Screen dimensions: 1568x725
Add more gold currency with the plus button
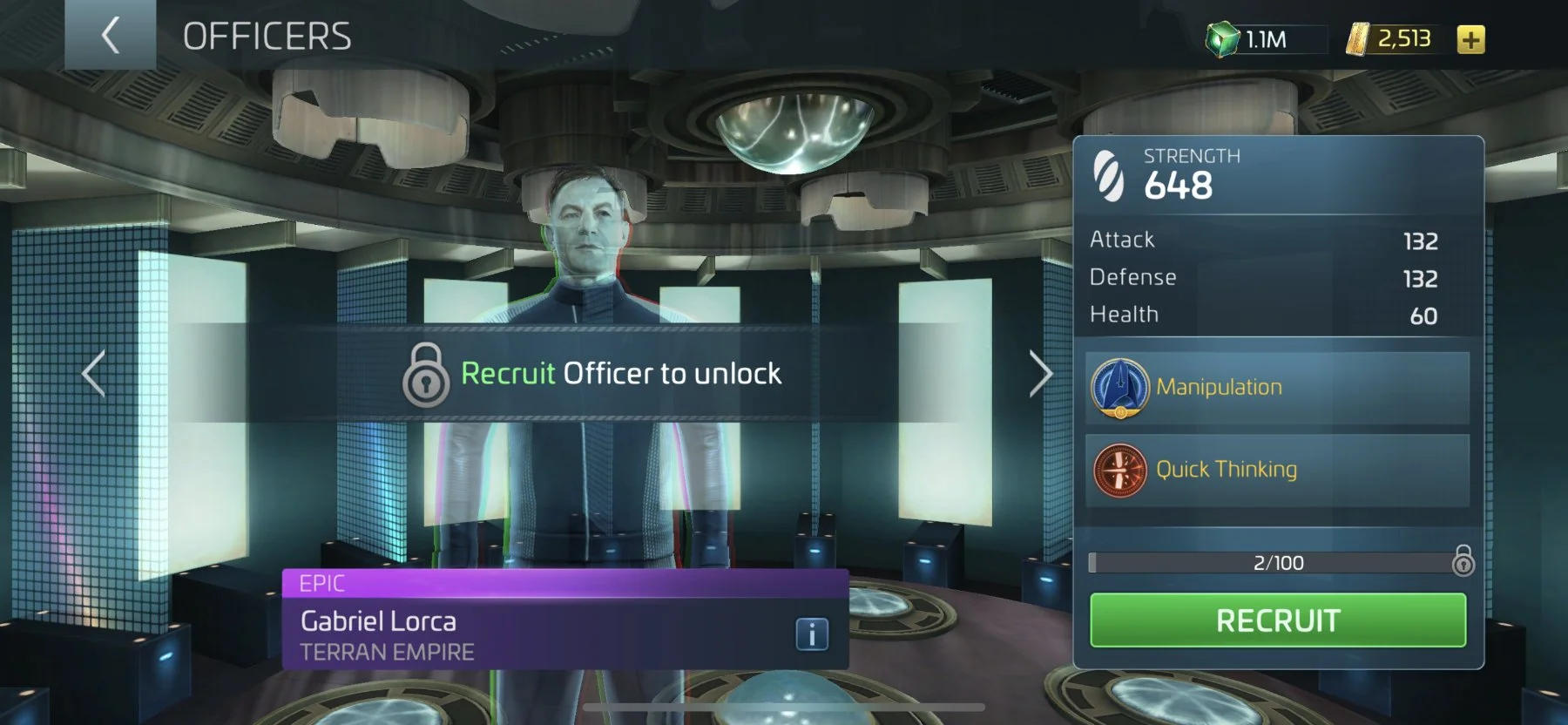[x=1470, y=39]
